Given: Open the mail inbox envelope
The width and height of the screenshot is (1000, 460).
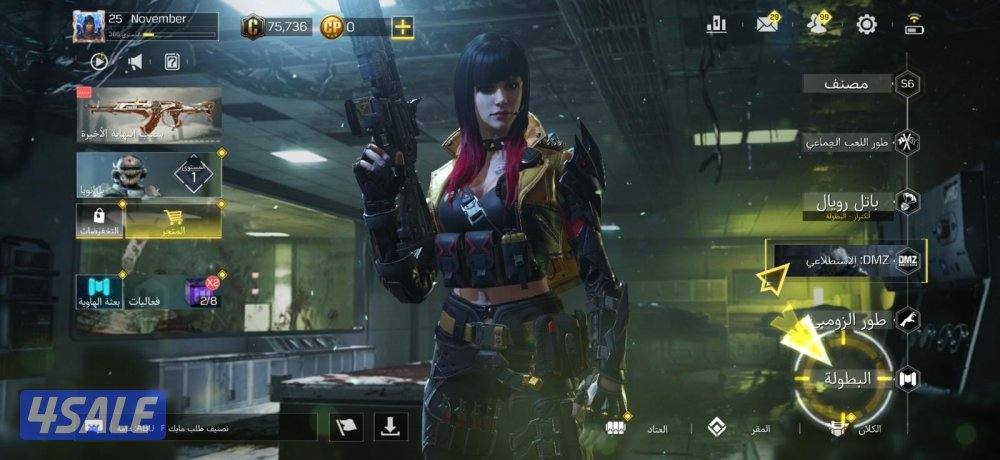Looking at the screenshot, I should click(768, 25).
